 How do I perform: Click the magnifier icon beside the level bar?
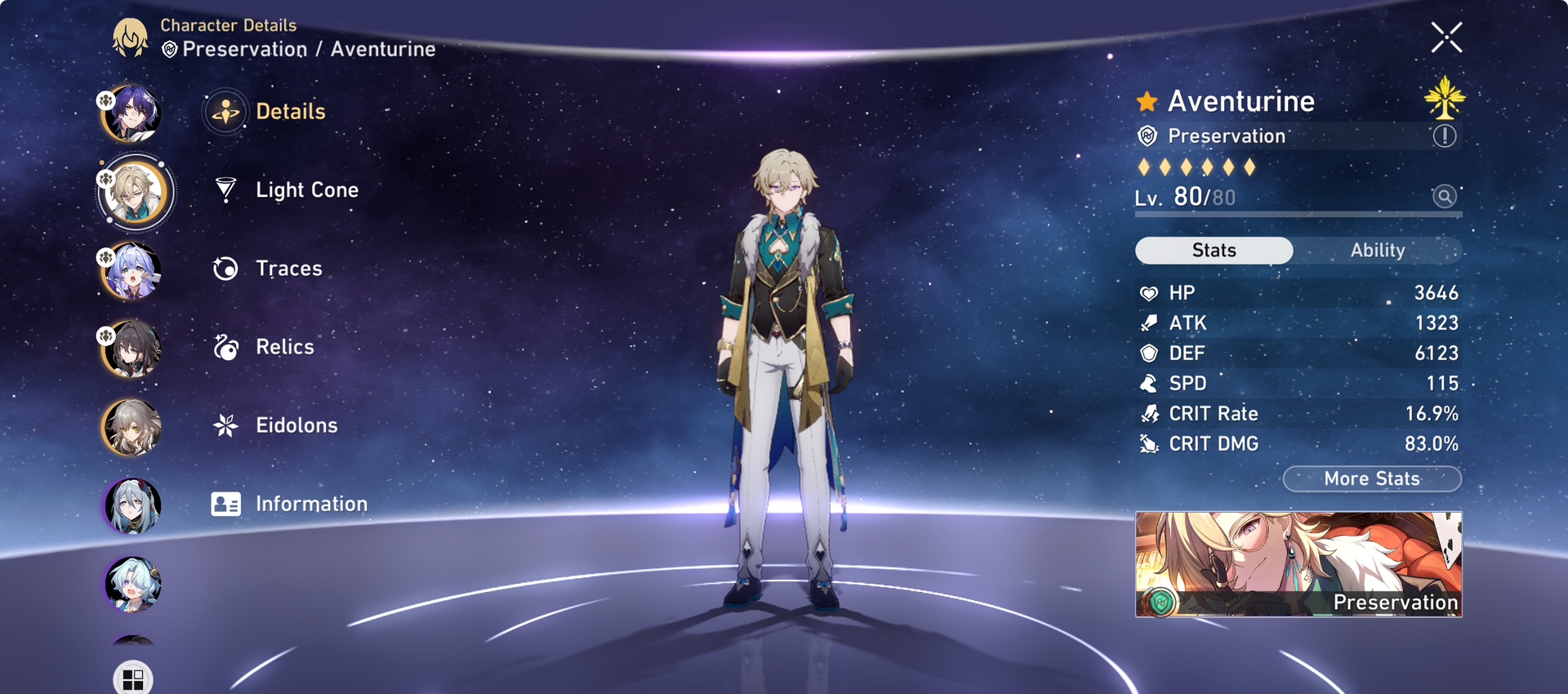coord(1444,197)
